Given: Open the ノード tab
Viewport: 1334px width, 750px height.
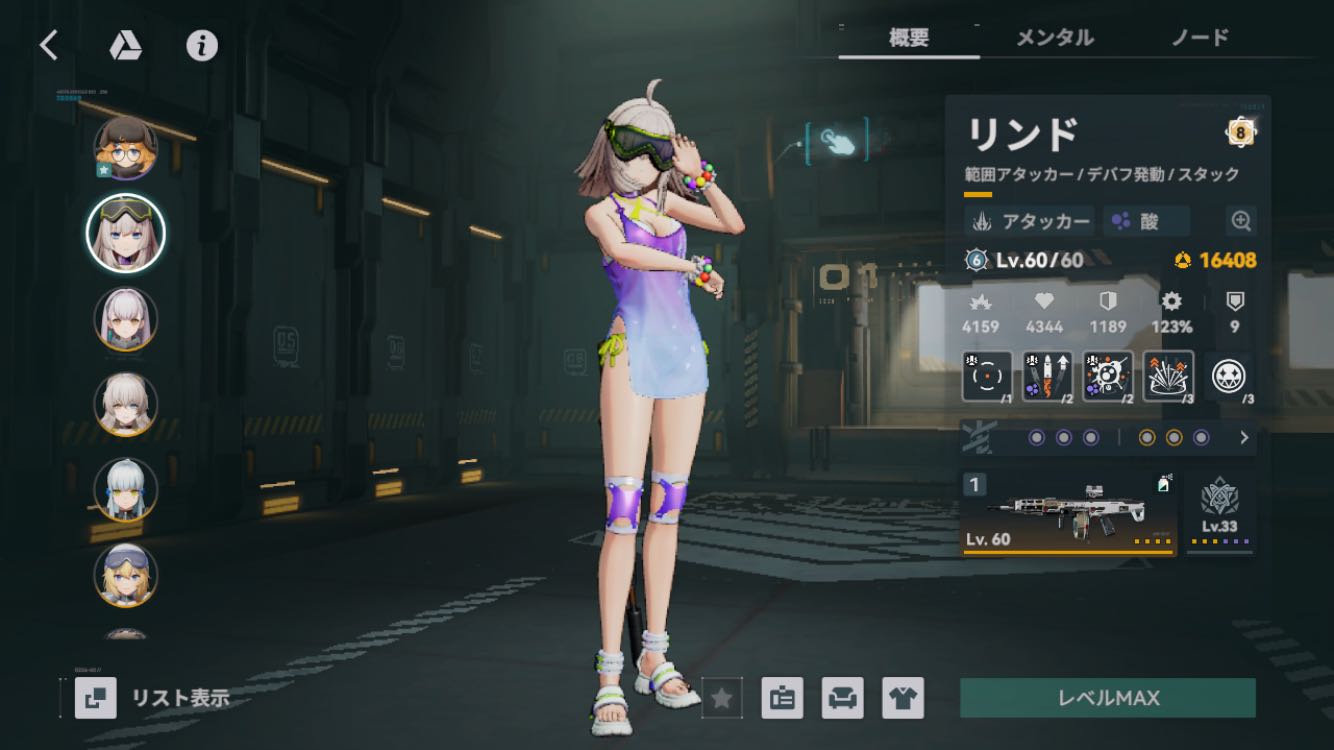Looking at the screenshot, I should click(1199, 38).
